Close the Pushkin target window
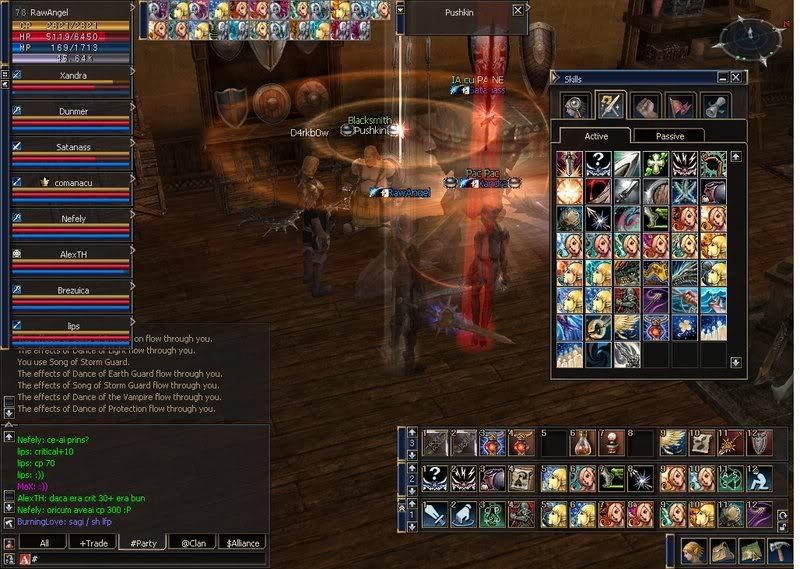Viewport: 800px width, 569px height. pyautogui.click(x=517, y=10)
